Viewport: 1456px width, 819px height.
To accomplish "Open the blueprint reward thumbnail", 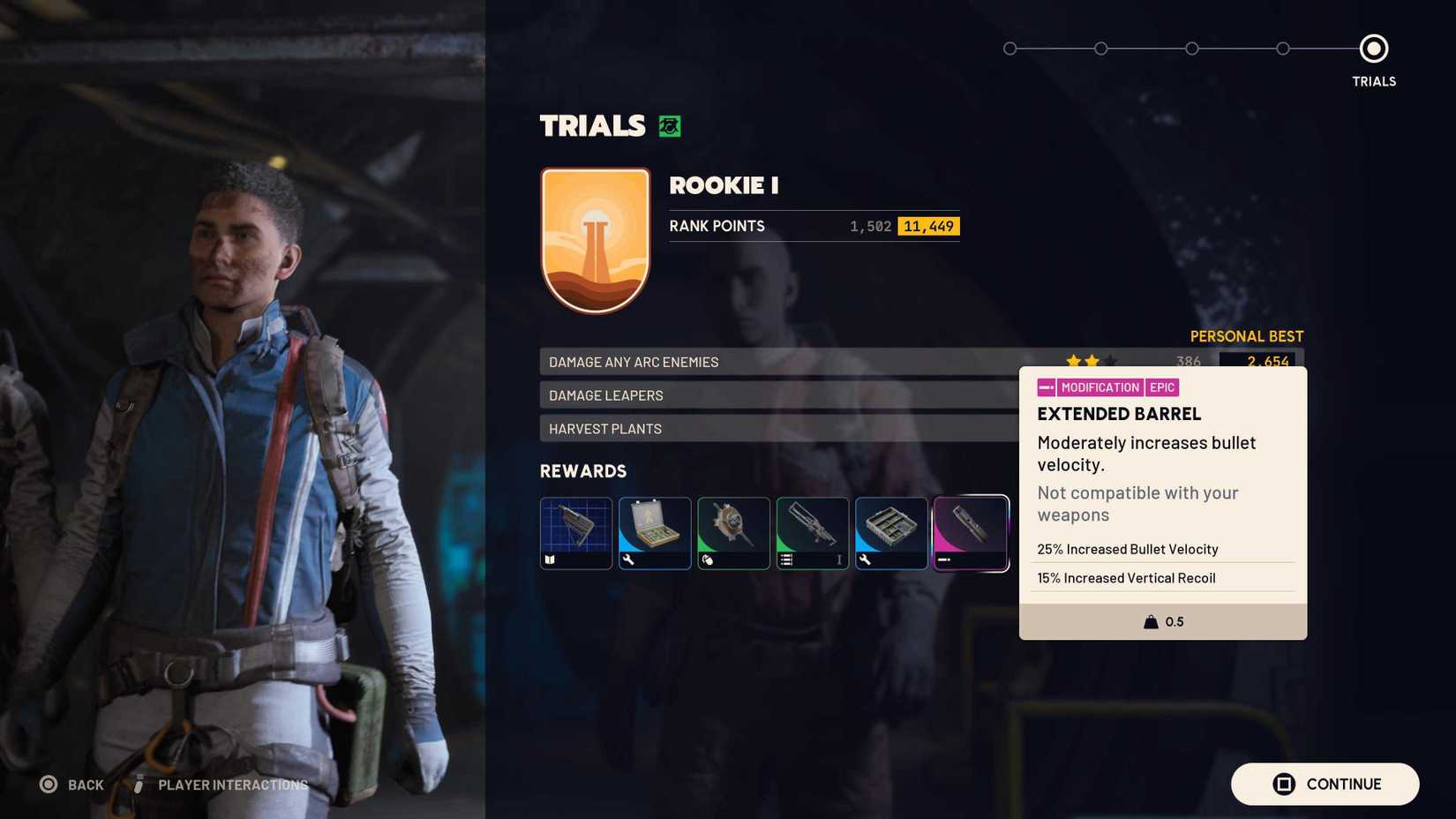I will [x=575, y=533].
